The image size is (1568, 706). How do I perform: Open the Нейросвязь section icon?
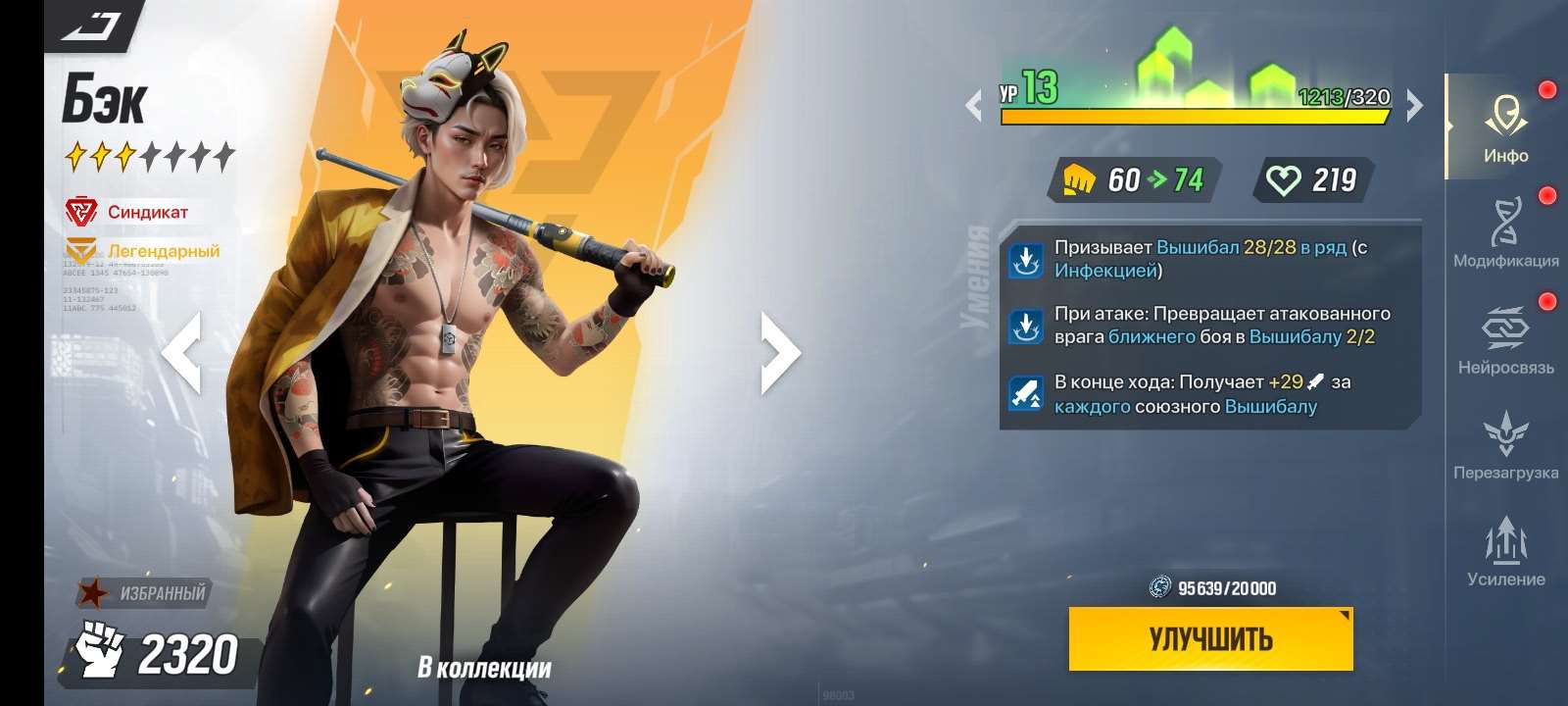(x=1506, y=330)
